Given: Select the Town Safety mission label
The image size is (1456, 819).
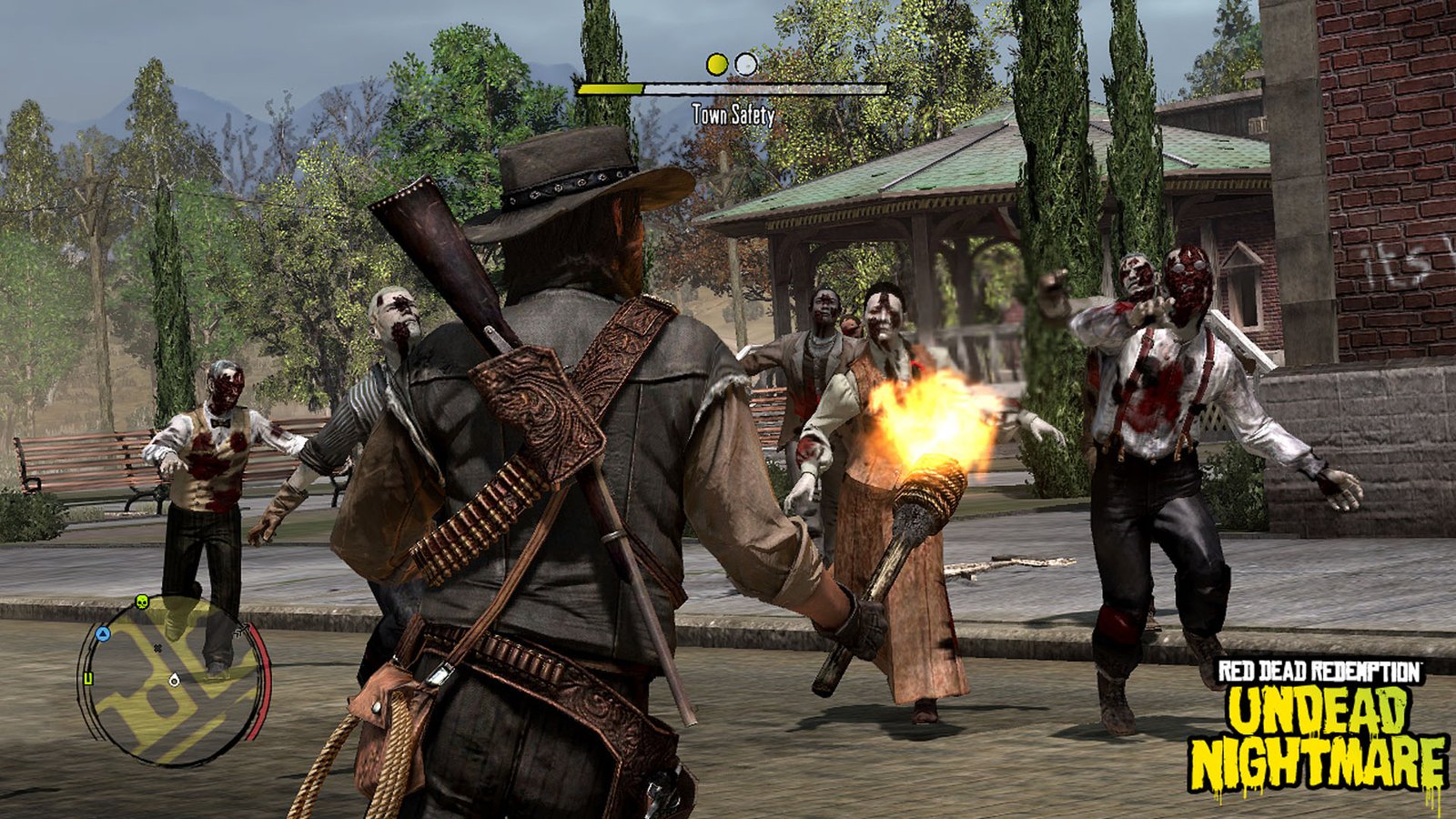Looking at the screenshot, I should 733,115.
